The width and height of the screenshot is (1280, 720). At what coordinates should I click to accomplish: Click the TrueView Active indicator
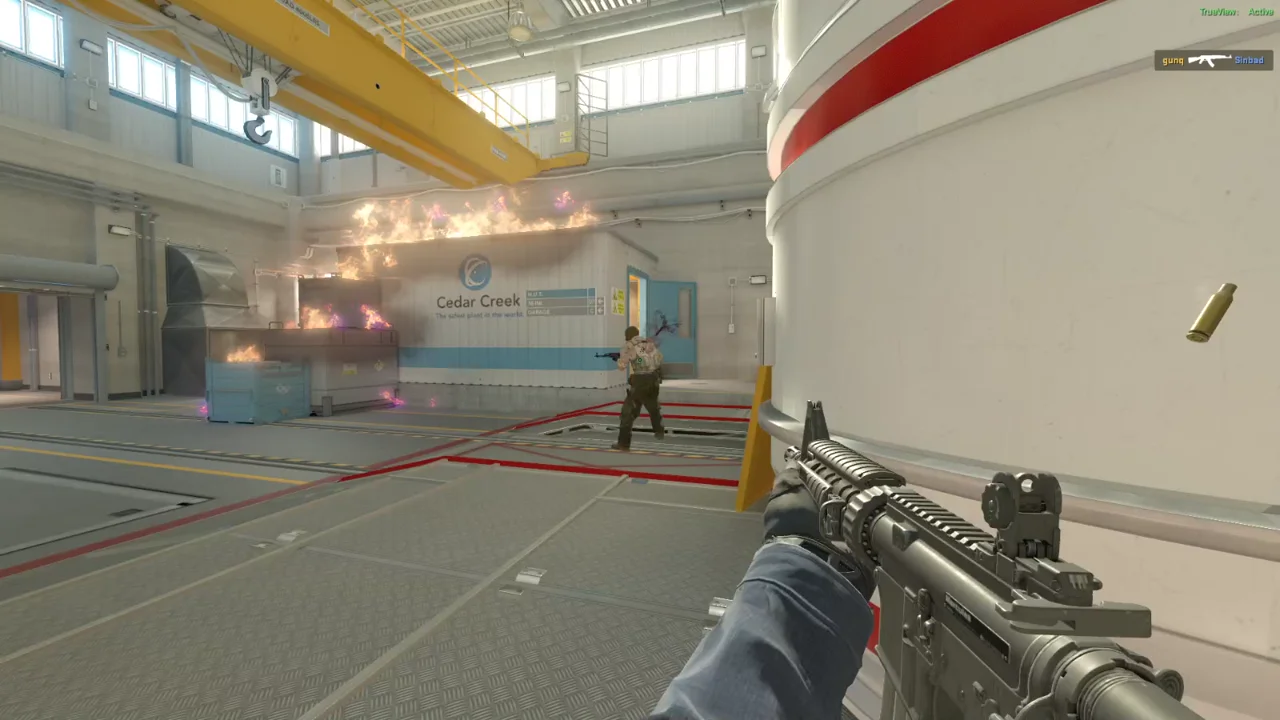point(1237,12)
